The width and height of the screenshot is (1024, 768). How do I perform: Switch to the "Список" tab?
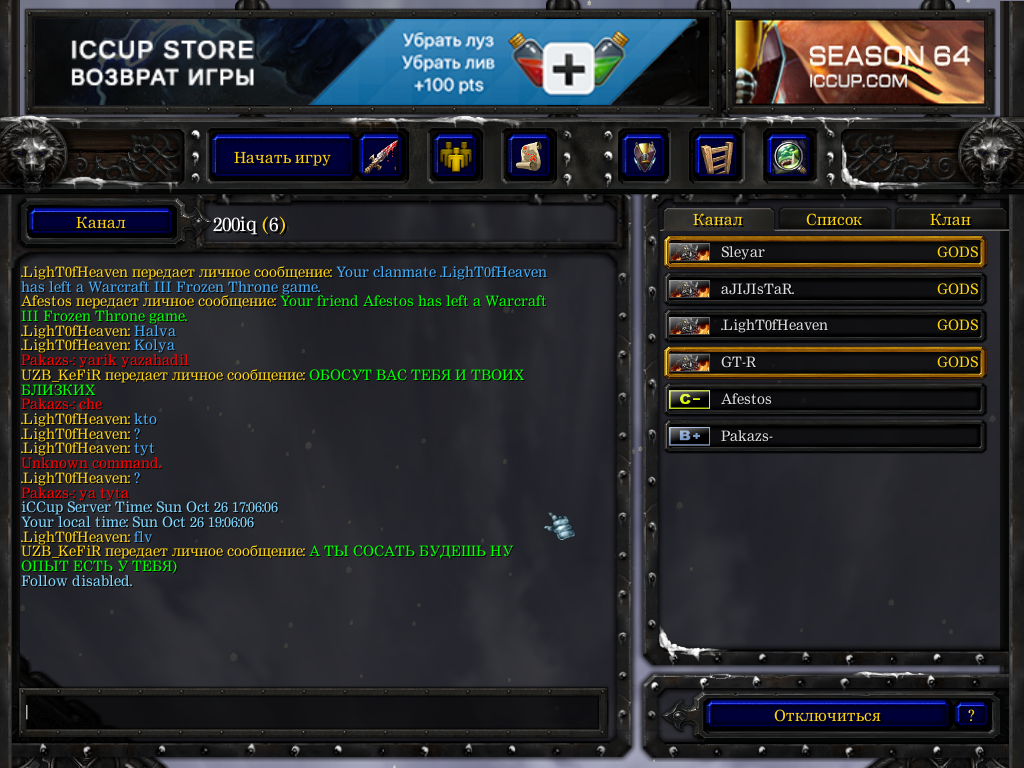coord(833,220)
